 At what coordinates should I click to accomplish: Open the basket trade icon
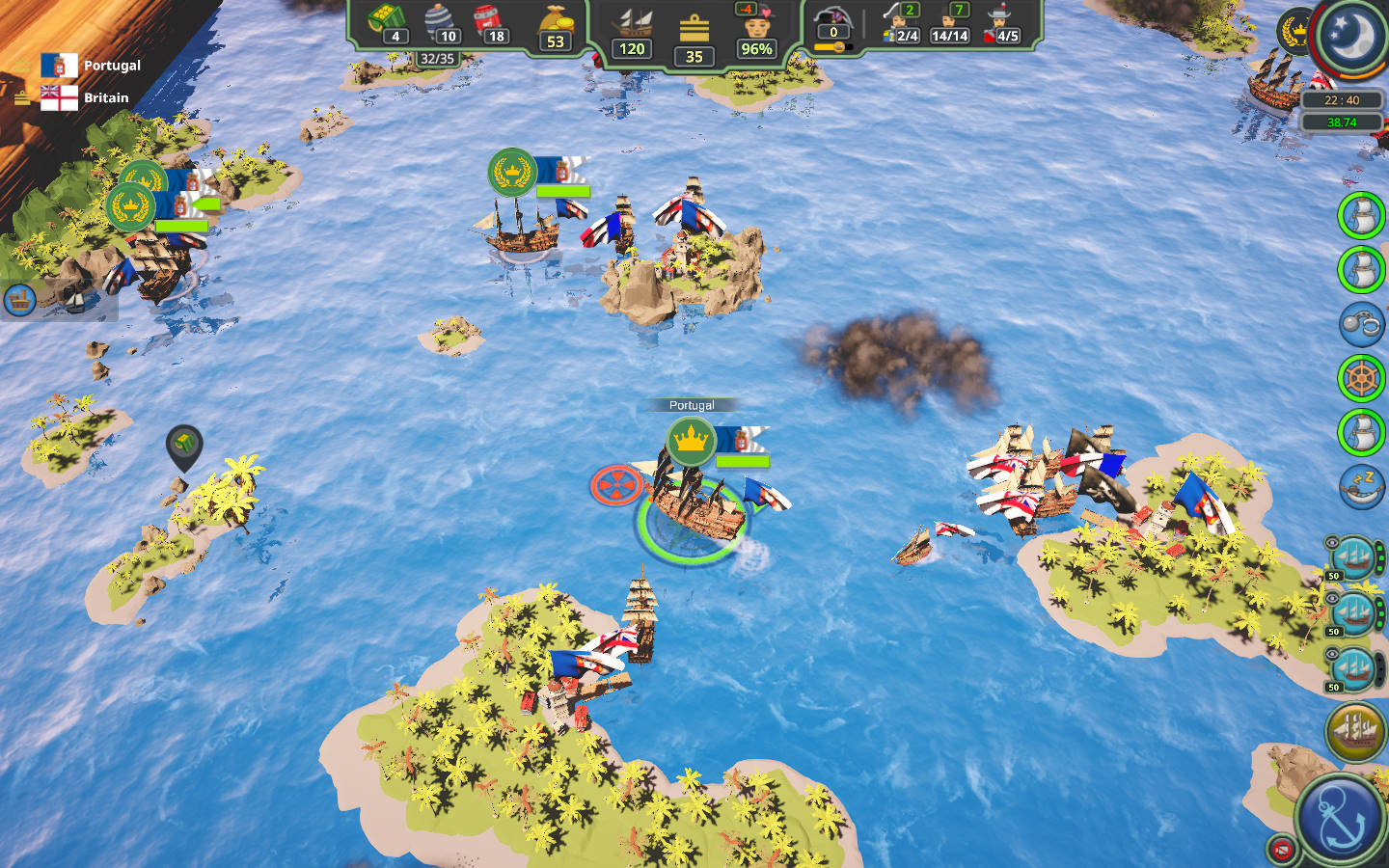[x=20, y=300]
